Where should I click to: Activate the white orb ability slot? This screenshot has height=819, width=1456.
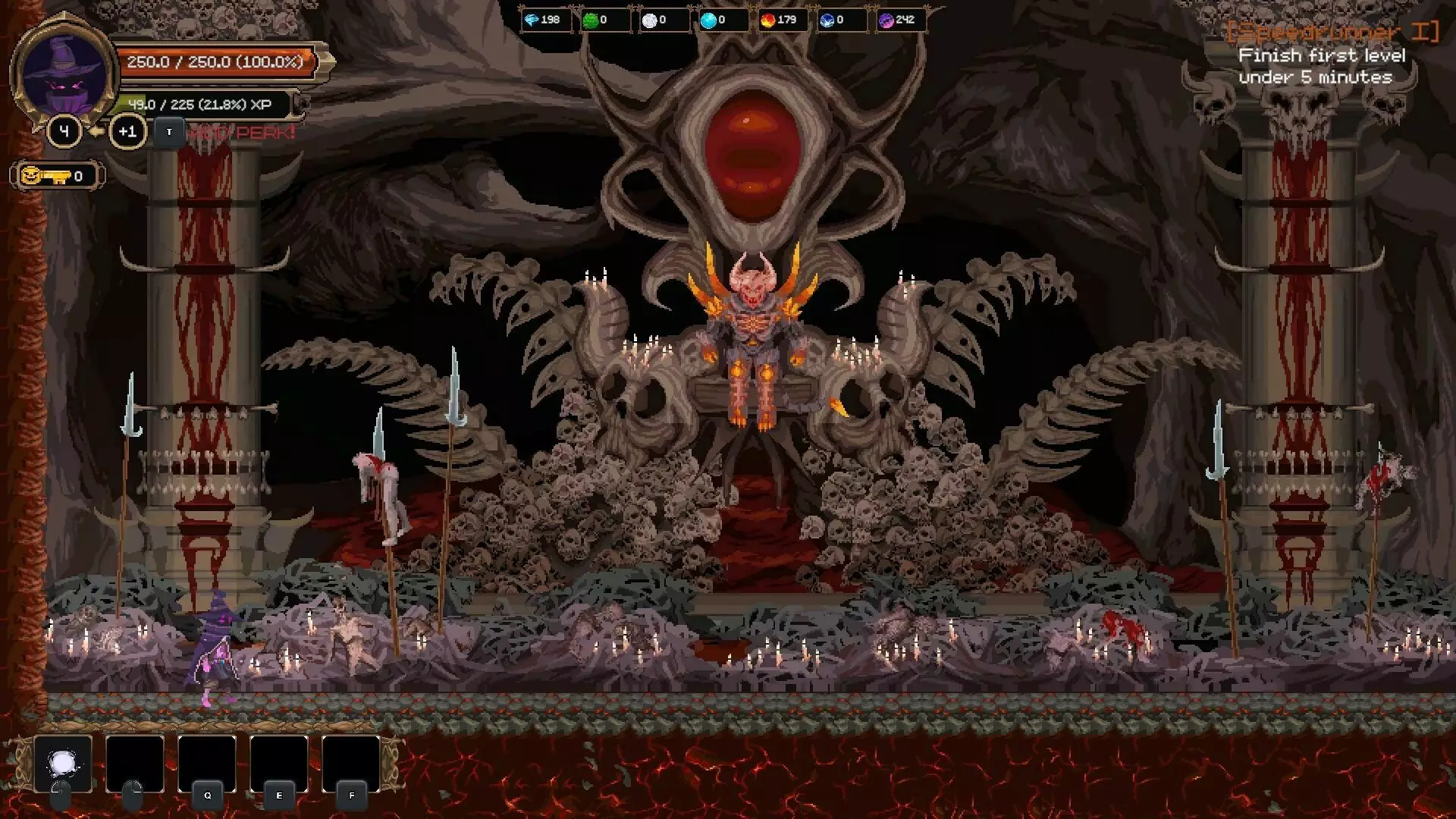tap(63, 764)
